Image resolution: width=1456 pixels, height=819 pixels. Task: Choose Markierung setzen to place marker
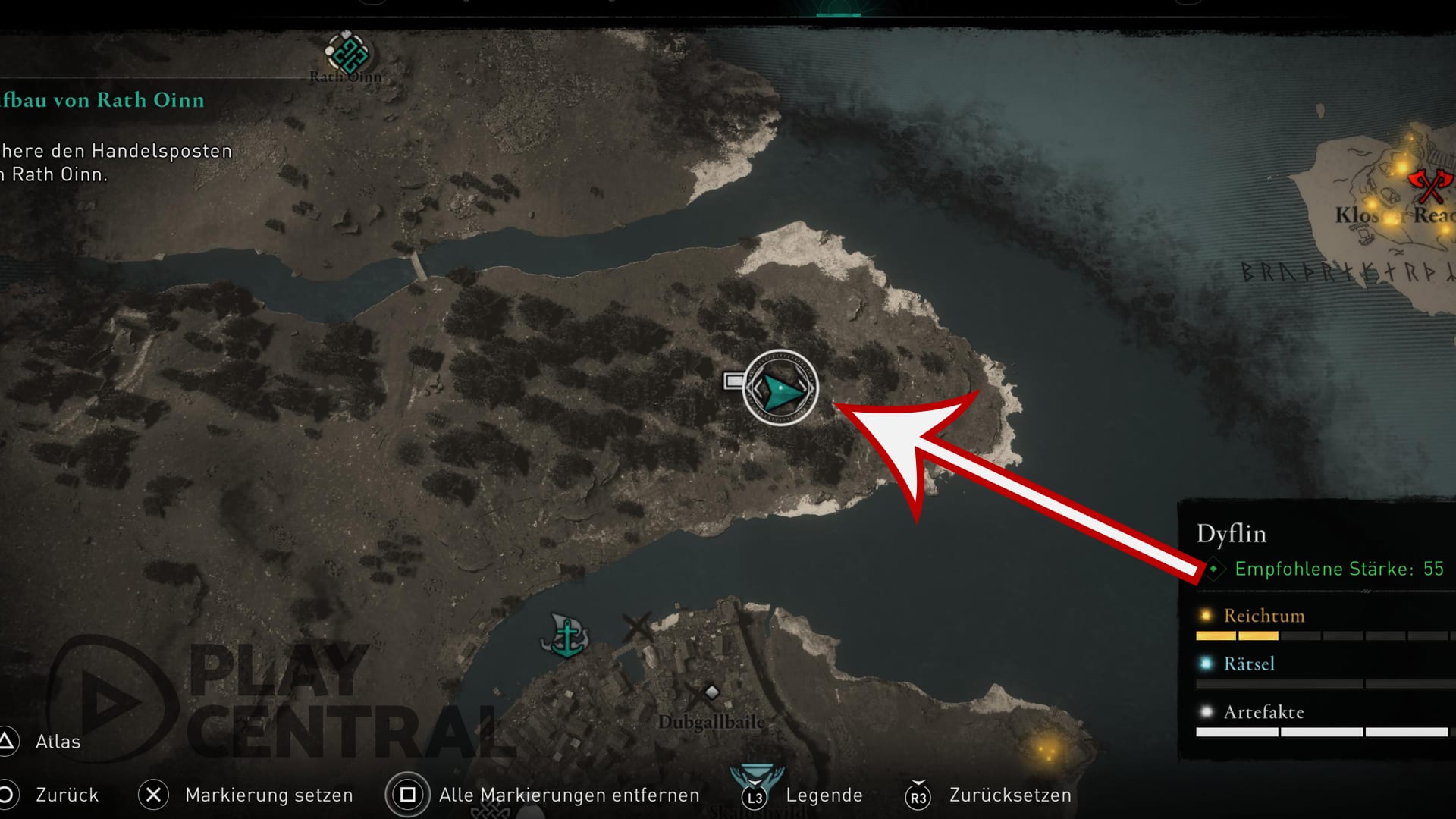pos(268,795)
